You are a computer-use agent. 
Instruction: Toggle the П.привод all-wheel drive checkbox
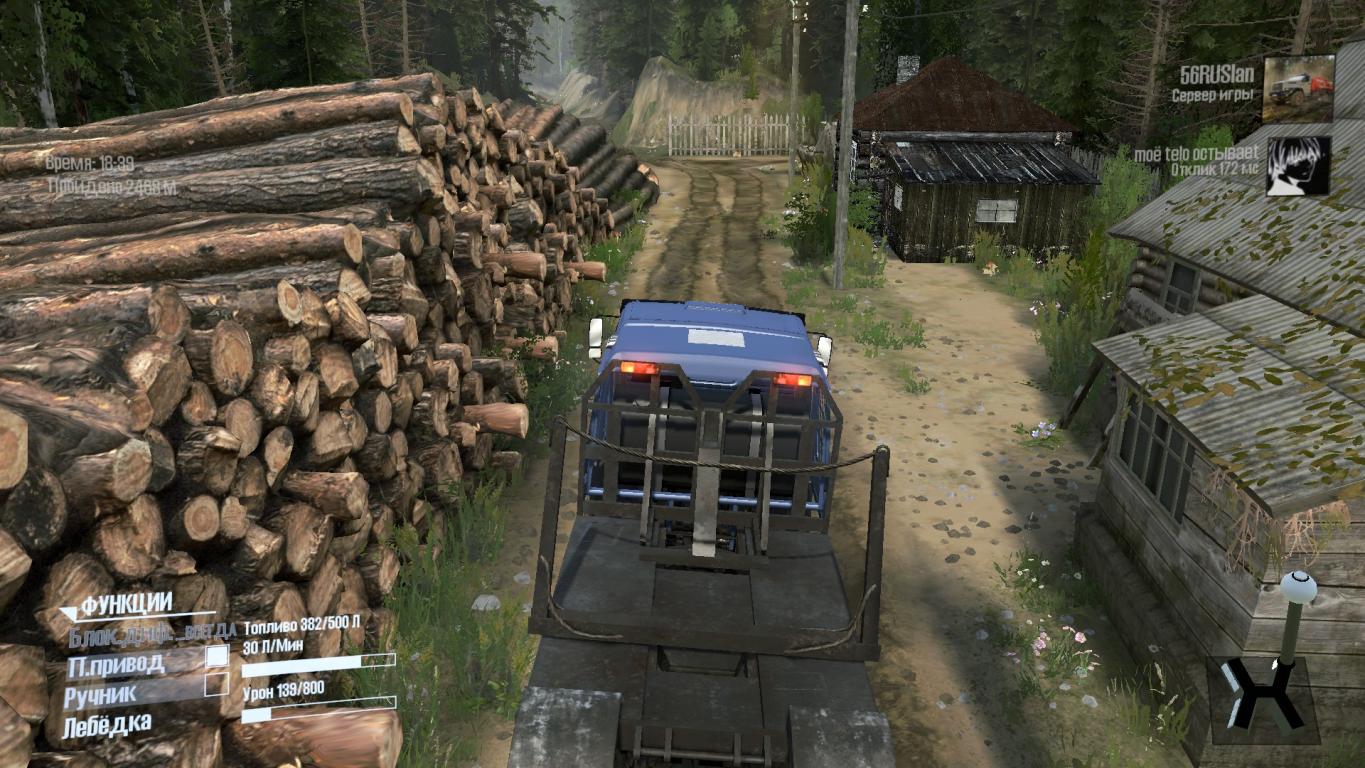(216, 657)
